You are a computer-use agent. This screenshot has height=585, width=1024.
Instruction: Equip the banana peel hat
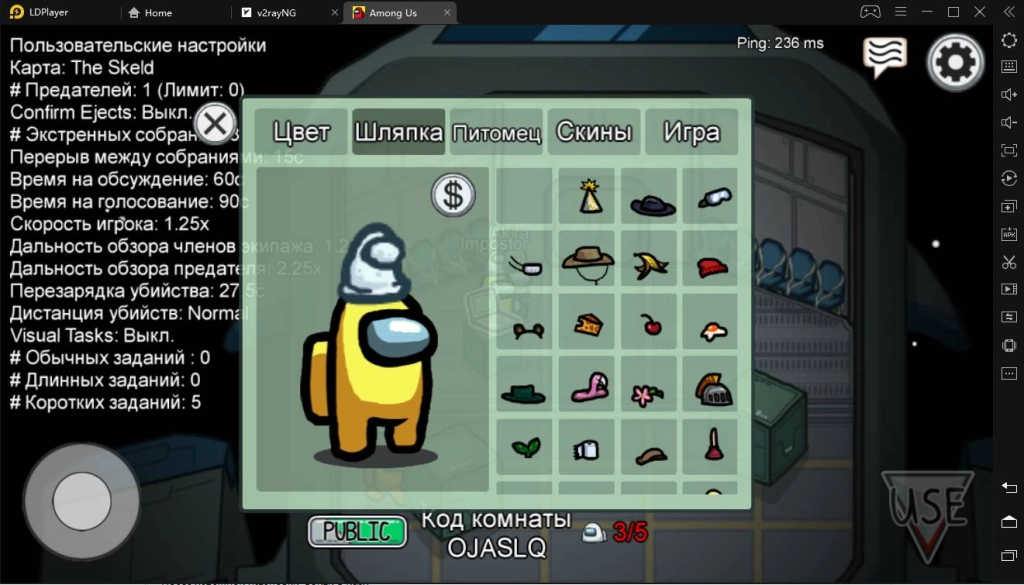click(x=651, y=264)
